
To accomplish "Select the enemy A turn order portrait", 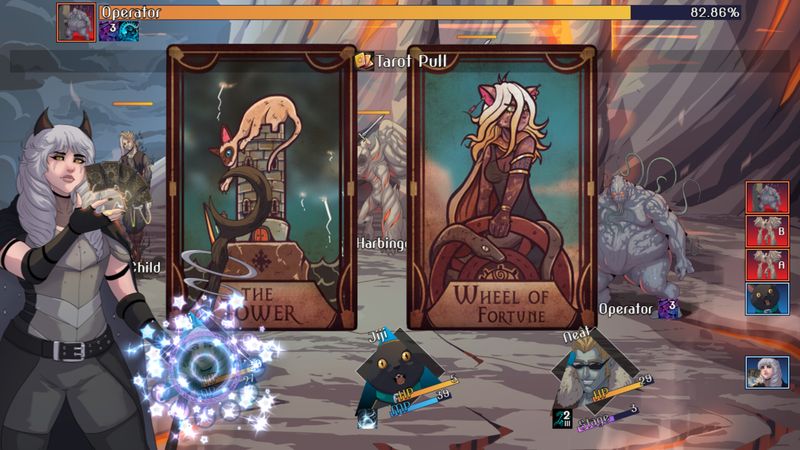I will click(766, 265).
